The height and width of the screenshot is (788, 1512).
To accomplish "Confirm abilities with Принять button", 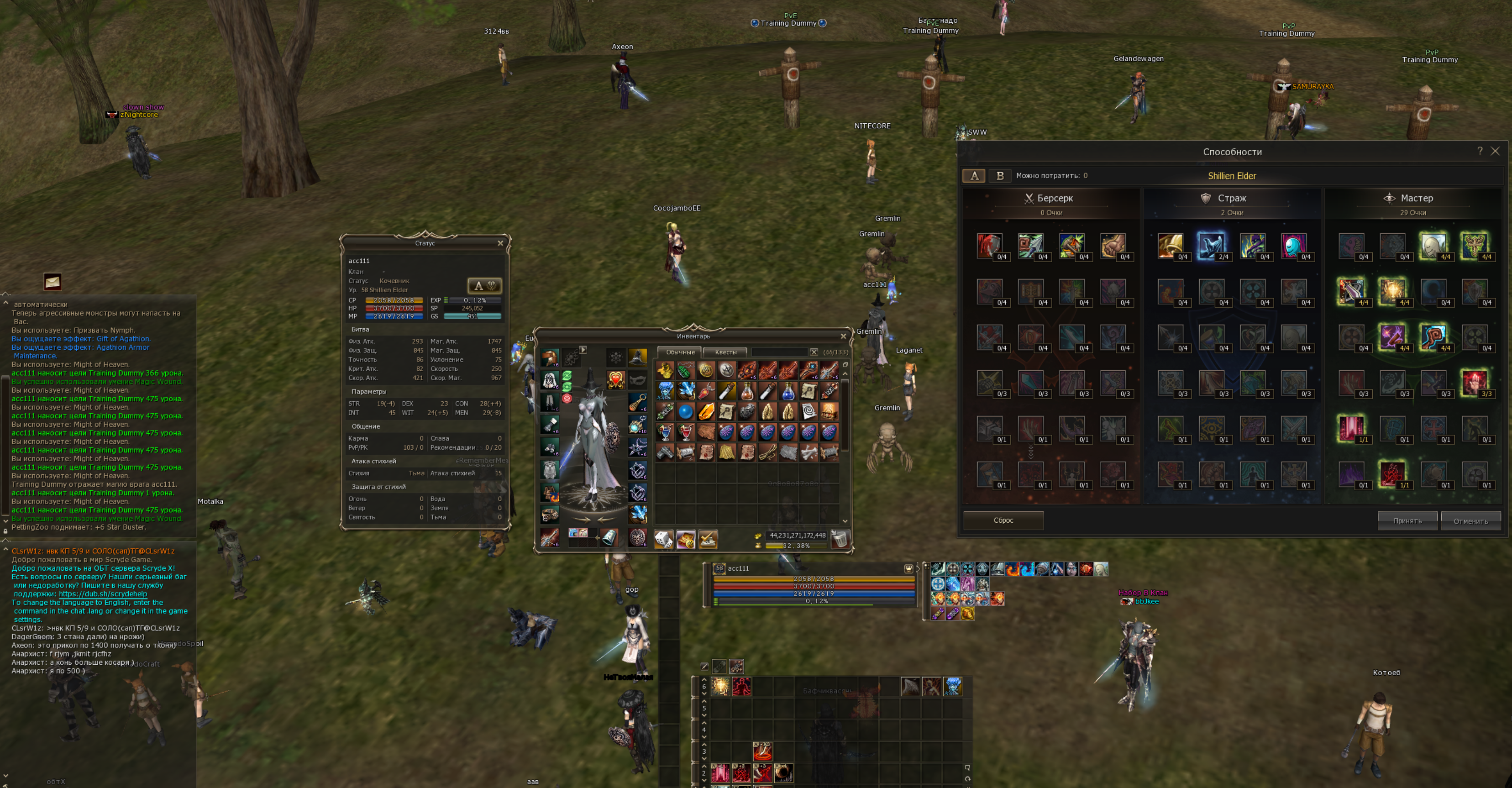I will [1407, 521].
